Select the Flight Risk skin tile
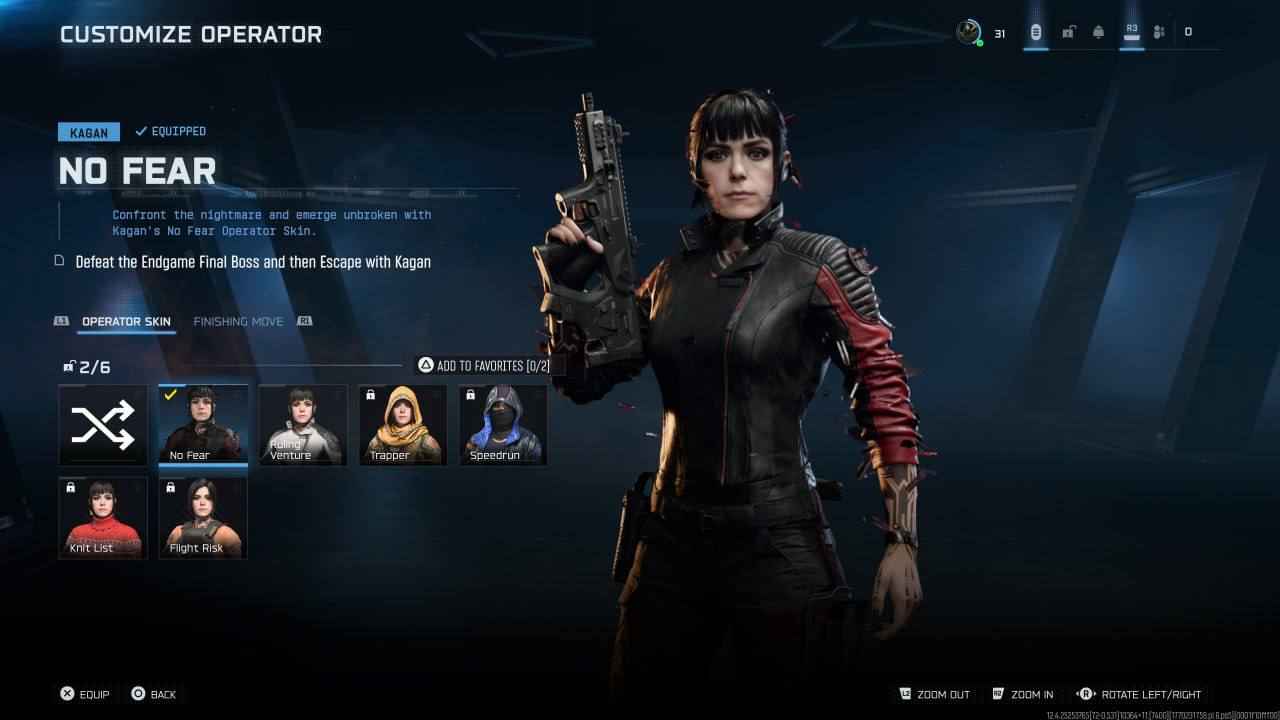 click(x=203, y=517)
